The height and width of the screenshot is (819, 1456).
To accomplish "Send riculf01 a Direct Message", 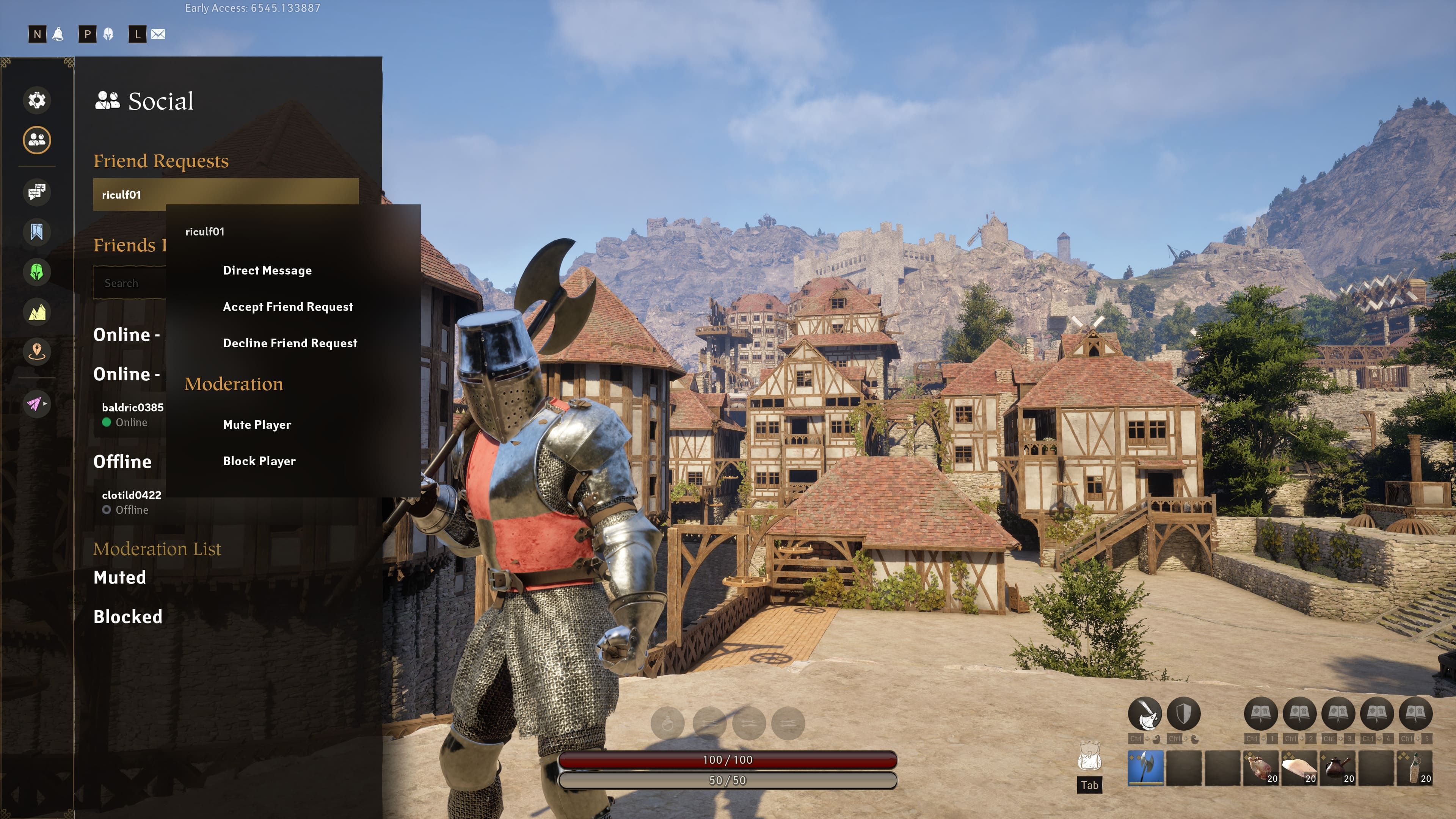I will [267, 270].
